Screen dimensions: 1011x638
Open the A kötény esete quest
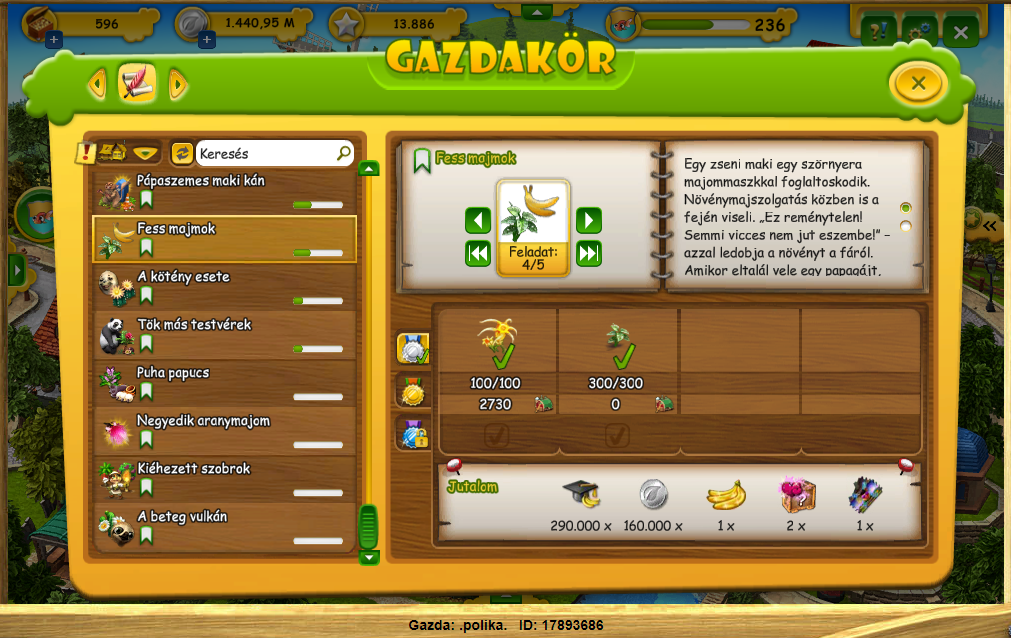click(x=224, y=287)
